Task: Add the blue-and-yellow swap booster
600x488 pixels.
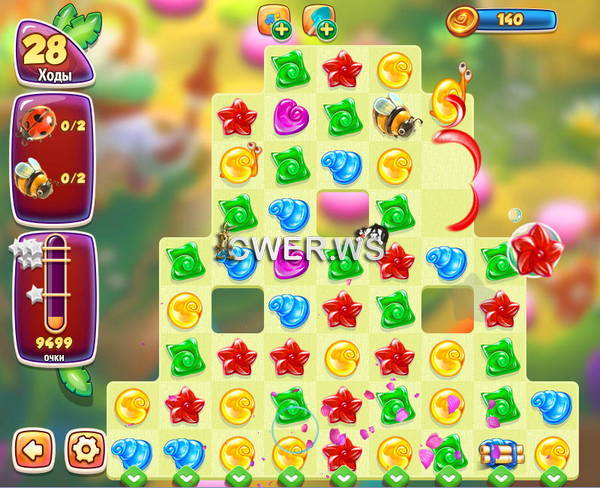Action: click(273, 22)
